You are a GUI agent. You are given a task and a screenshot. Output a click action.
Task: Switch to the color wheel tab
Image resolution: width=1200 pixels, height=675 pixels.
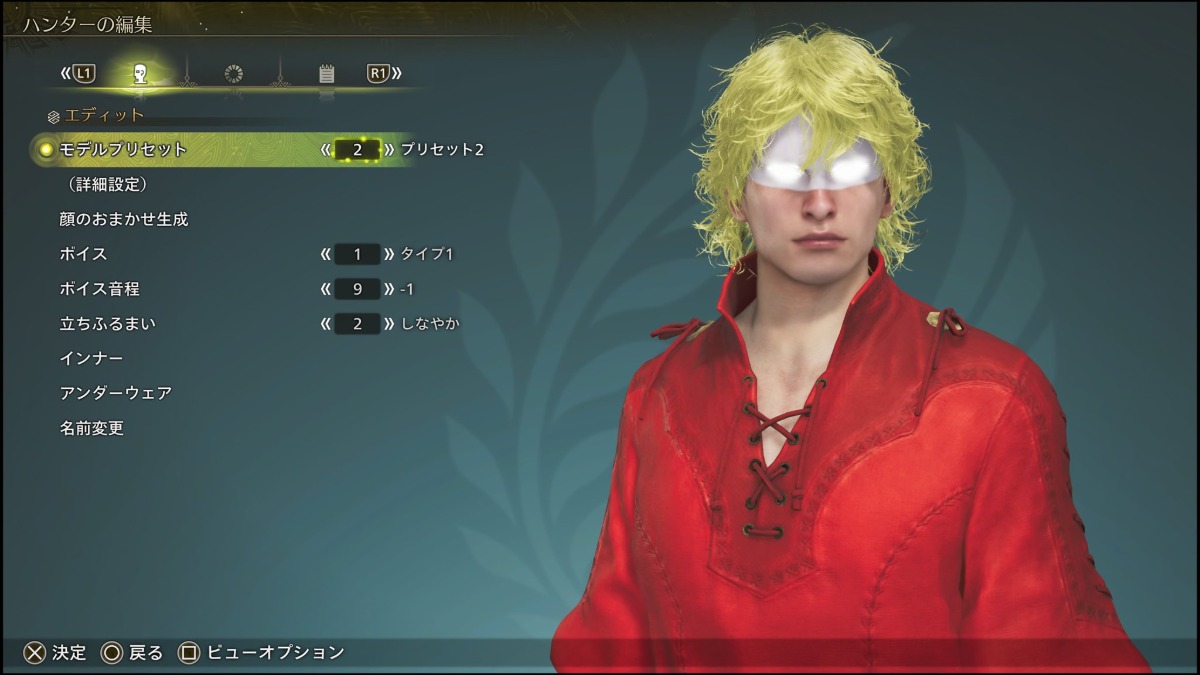(233, 73)
